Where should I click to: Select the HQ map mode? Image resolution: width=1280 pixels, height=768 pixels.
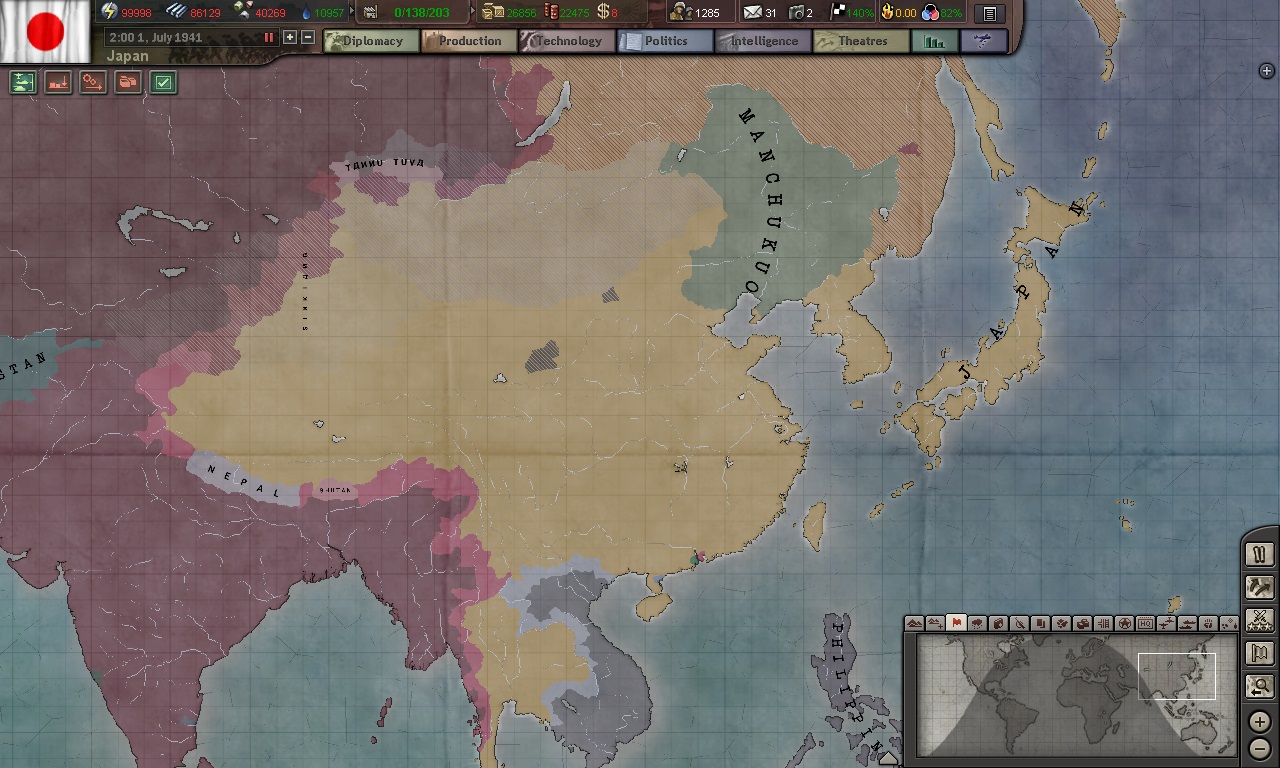[1146, 622]
